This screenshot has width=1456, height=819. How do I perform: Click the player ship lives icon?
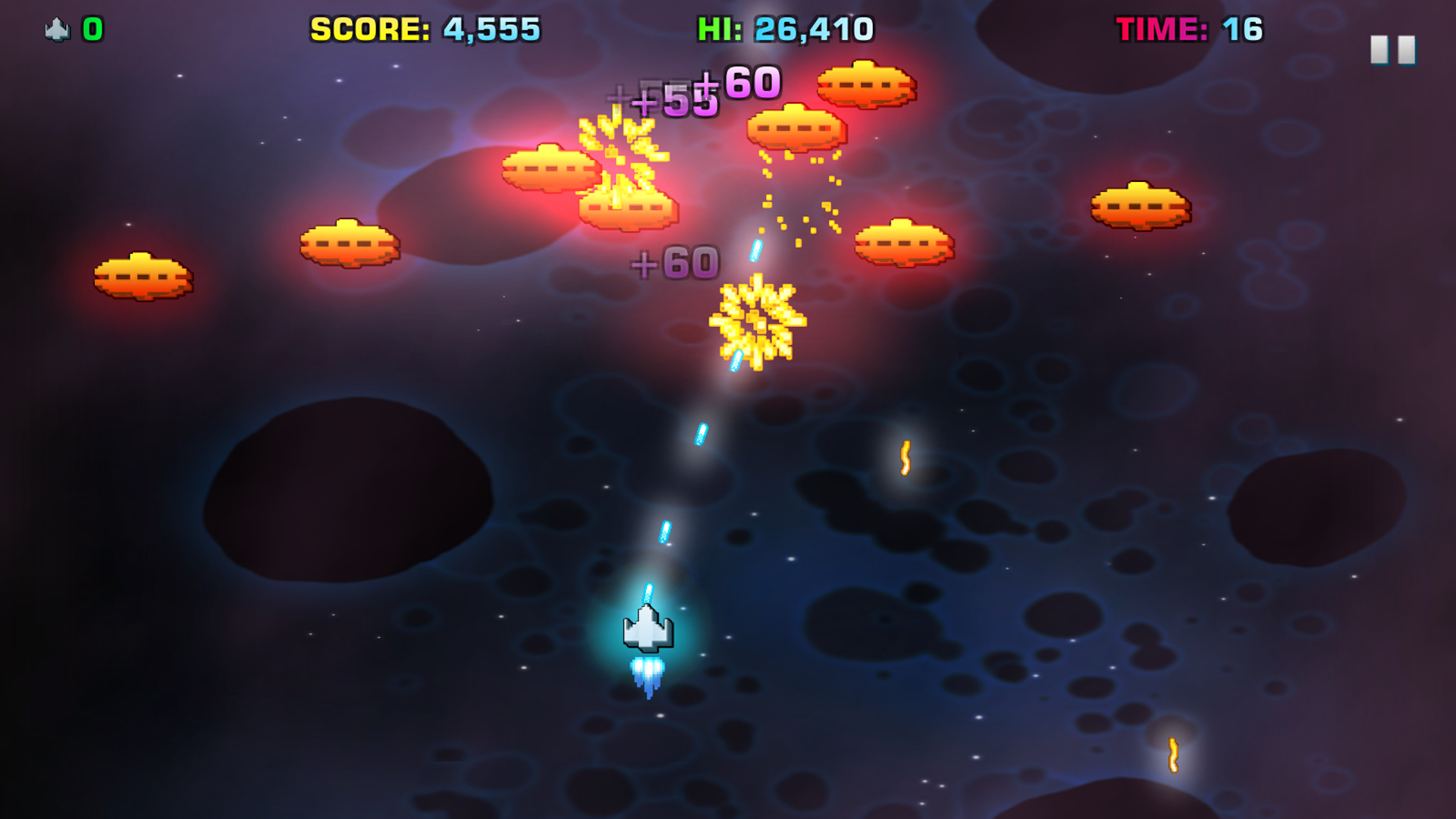tap(56, 29)
